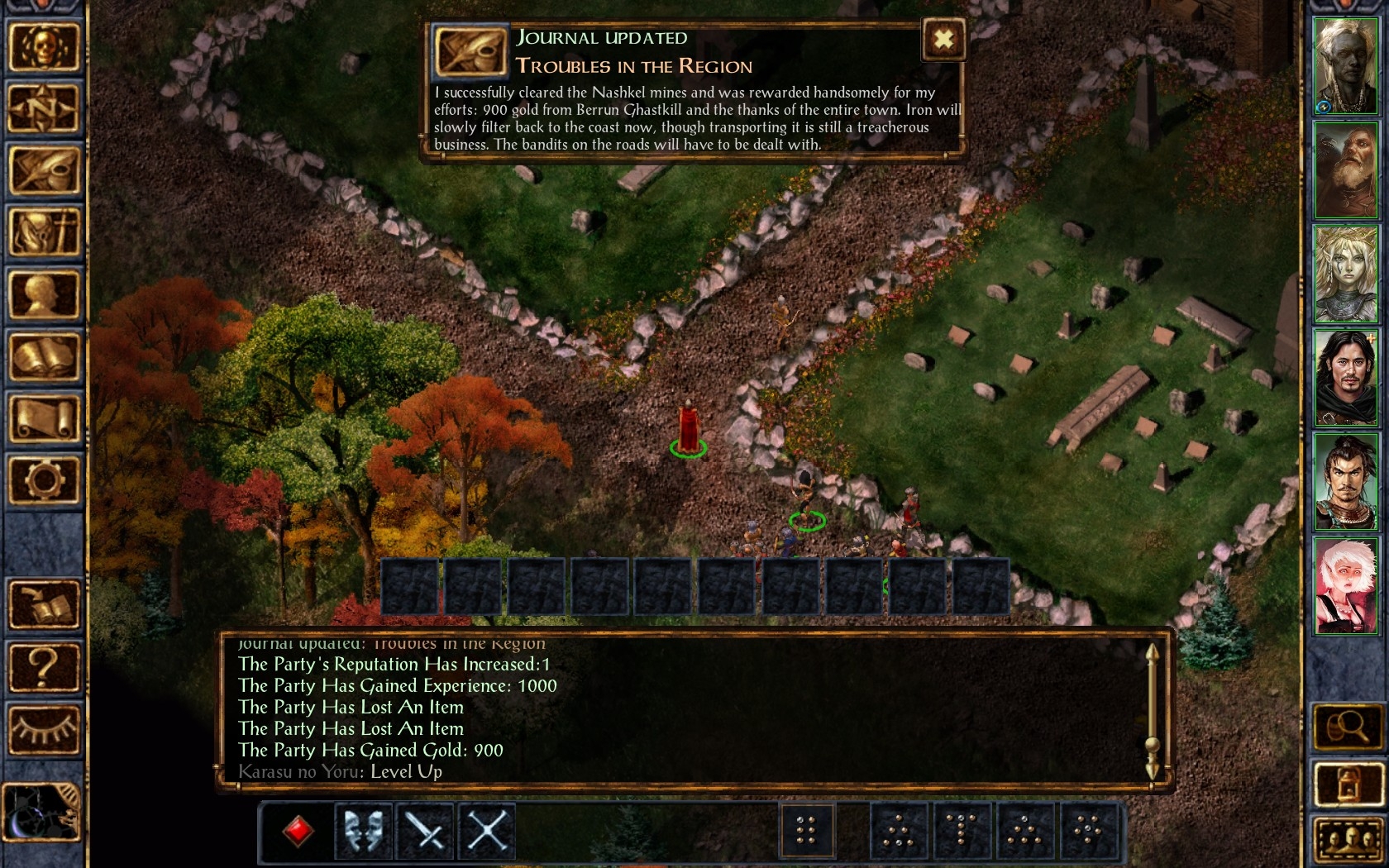
Task: Select the pink-haired woman portrait
Action: 1345,585
